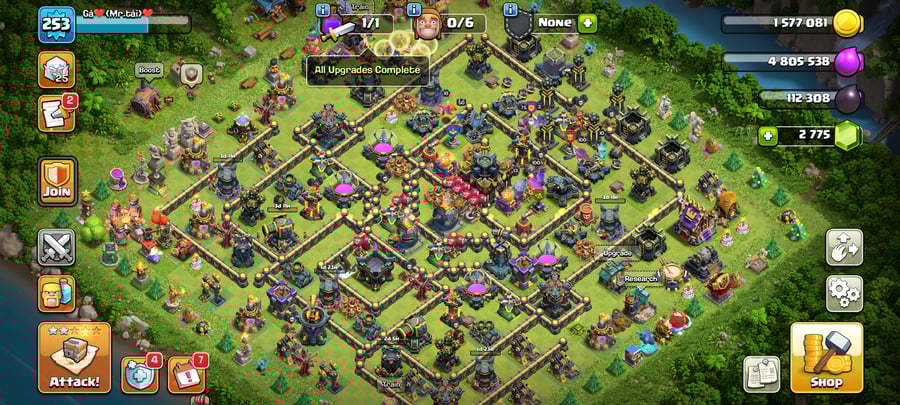The image size is (900, 405).
Task: Buy more gems with the green plus
Action: (768, 134)
